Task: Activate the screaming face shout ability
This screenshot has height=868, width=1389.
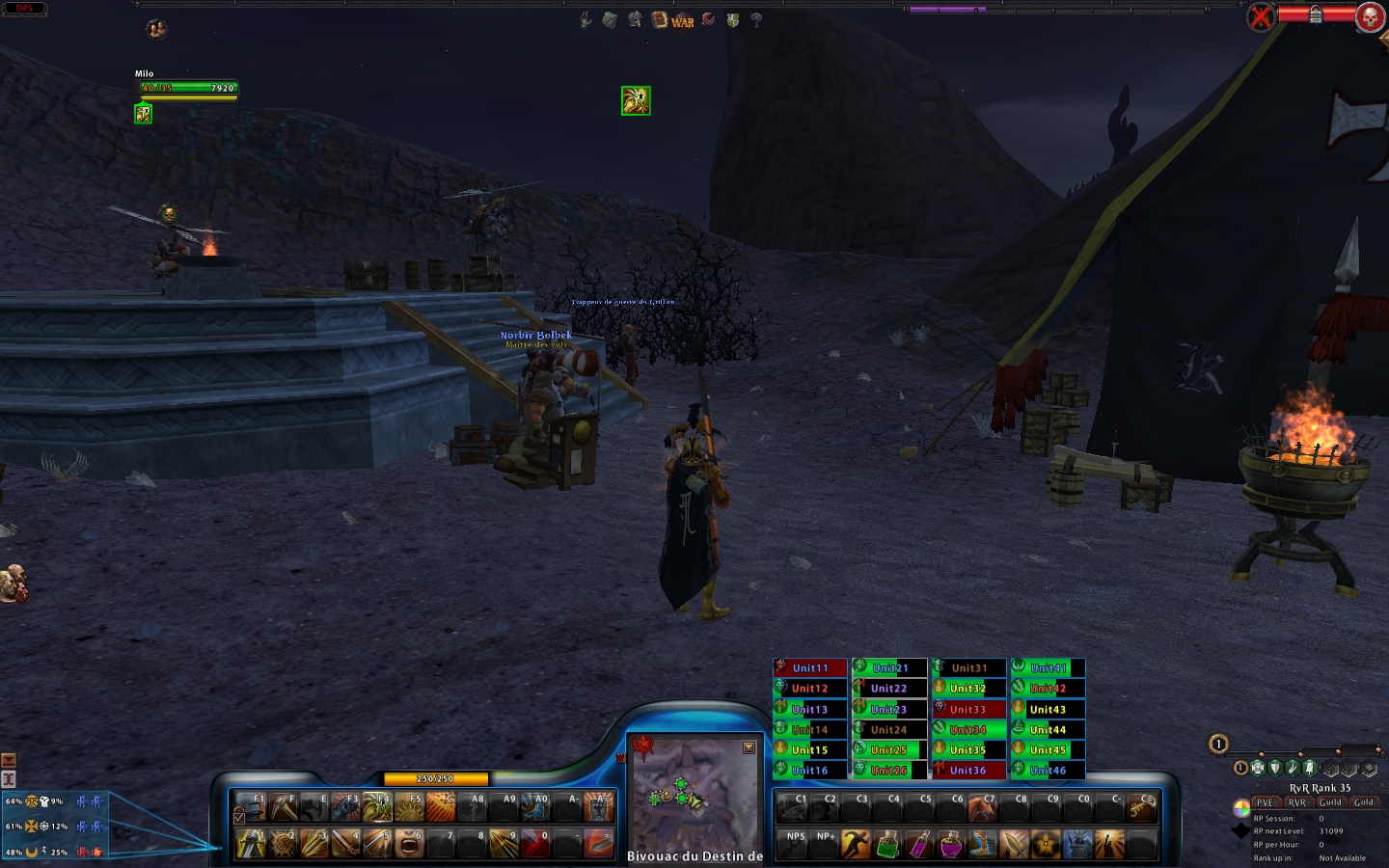Action: click(x=409, y=844)
